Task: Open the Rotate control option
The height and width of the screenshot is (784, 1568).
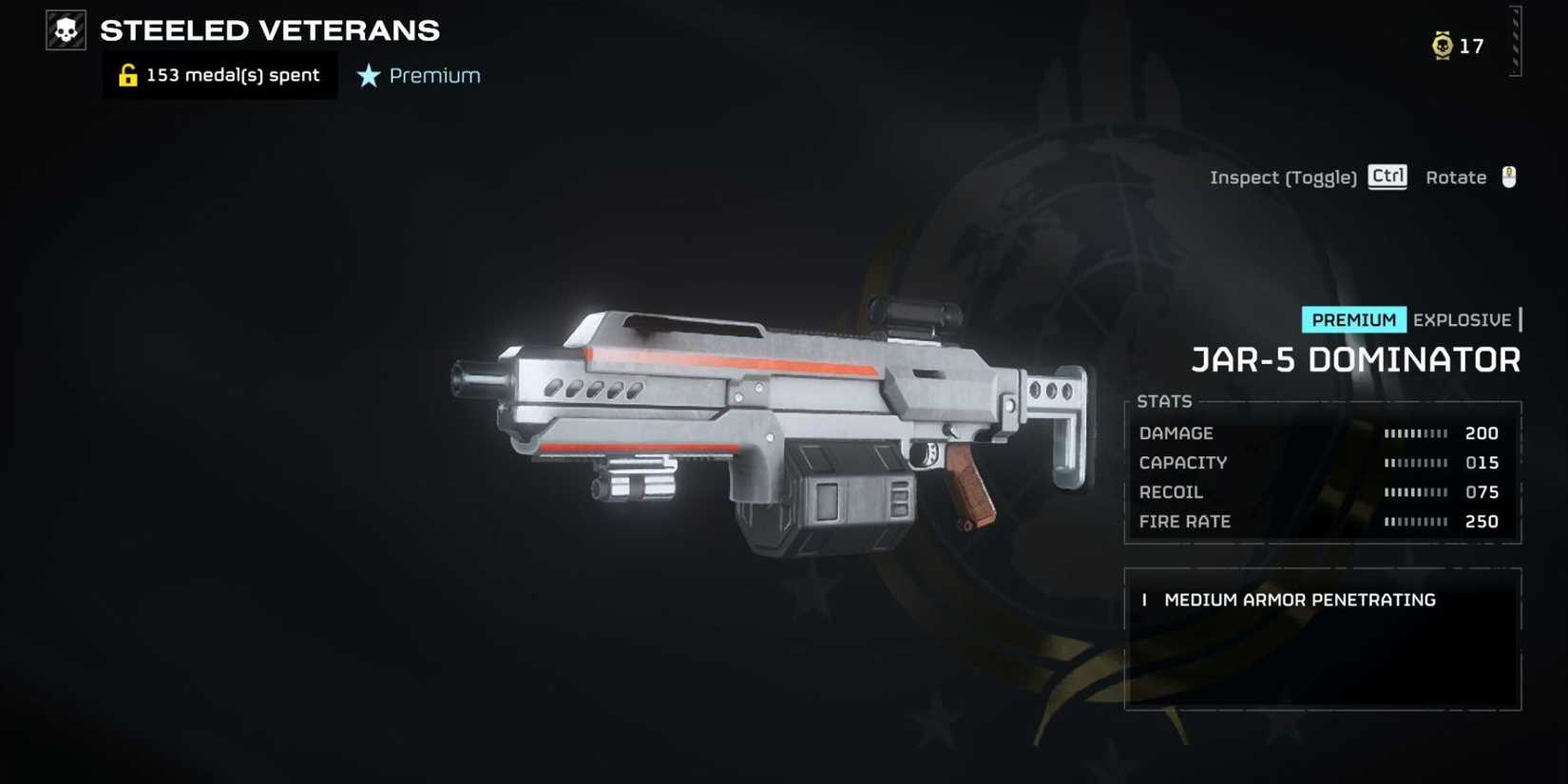Action: pyautogui.click(x=1456, y=177)
